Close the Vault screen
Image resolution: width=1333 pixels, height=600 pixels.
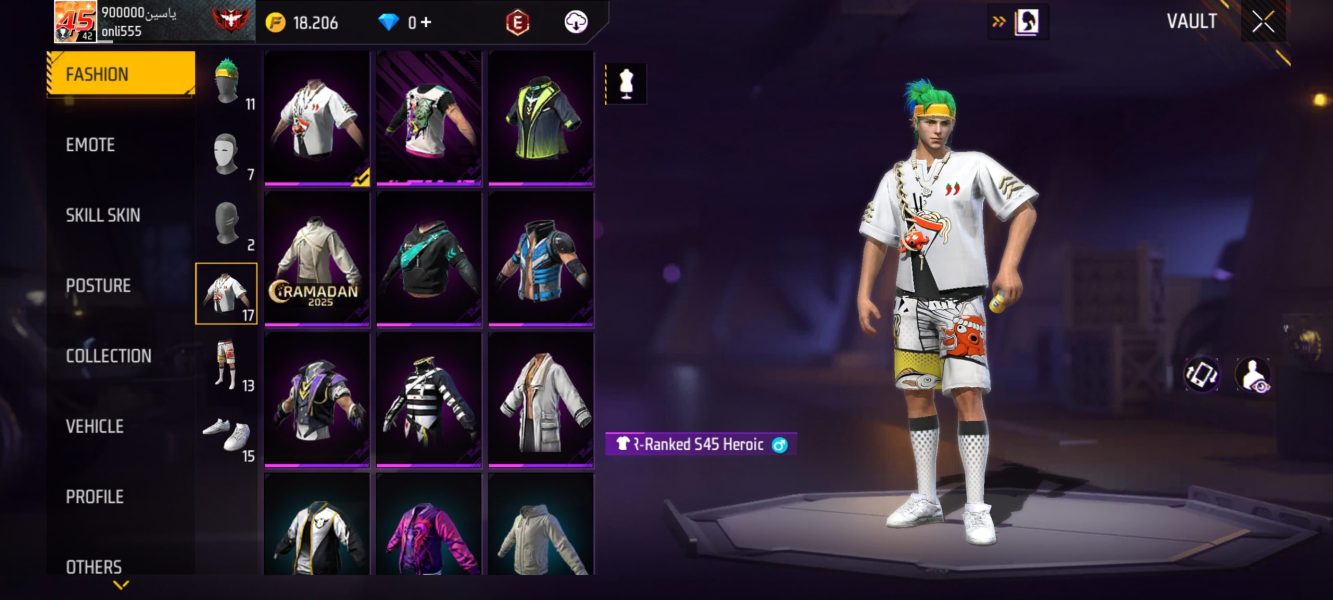1263,22
